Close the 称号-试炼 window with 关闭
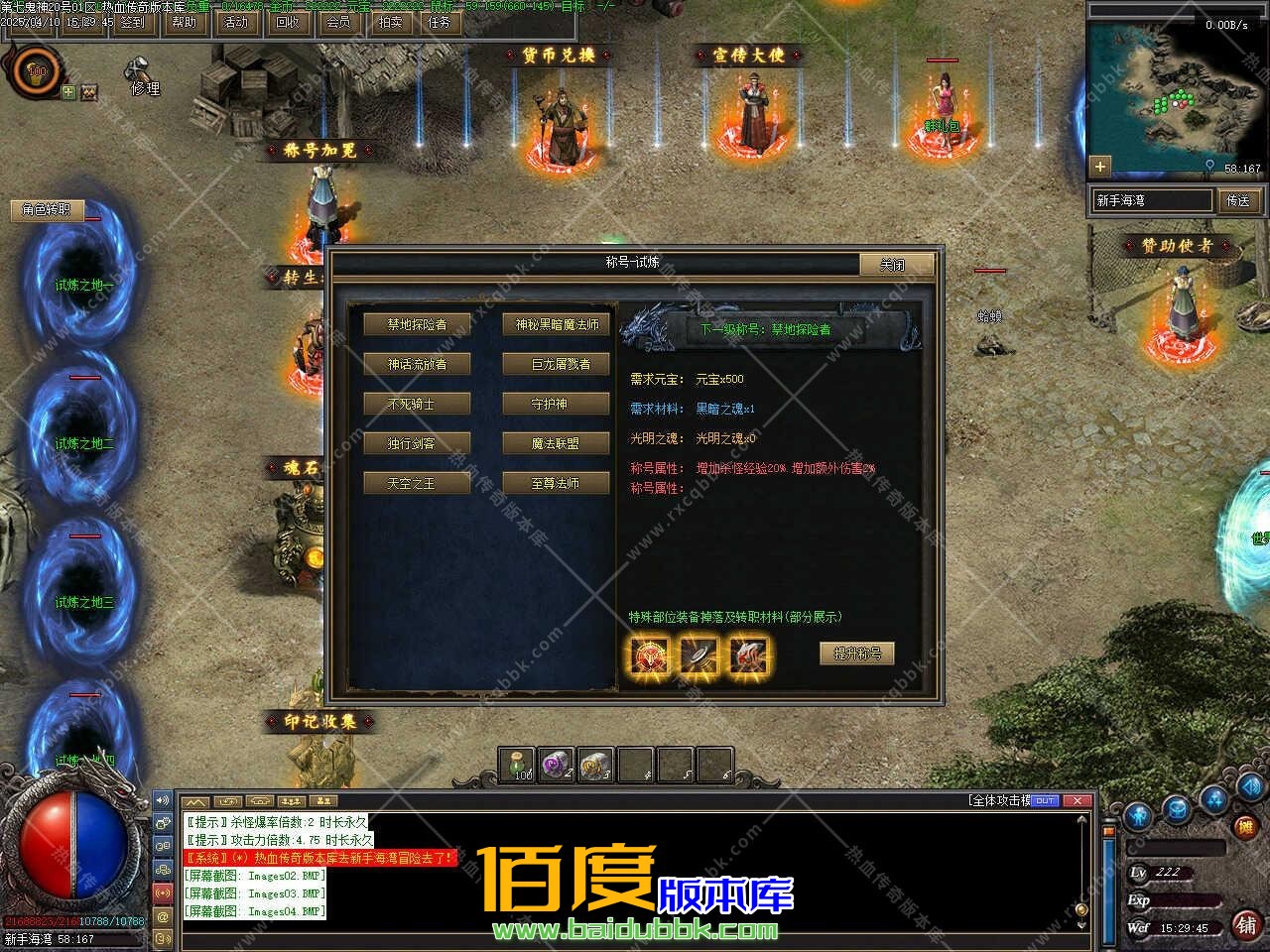The image size is (1270, 952). (x=895, y=264)
